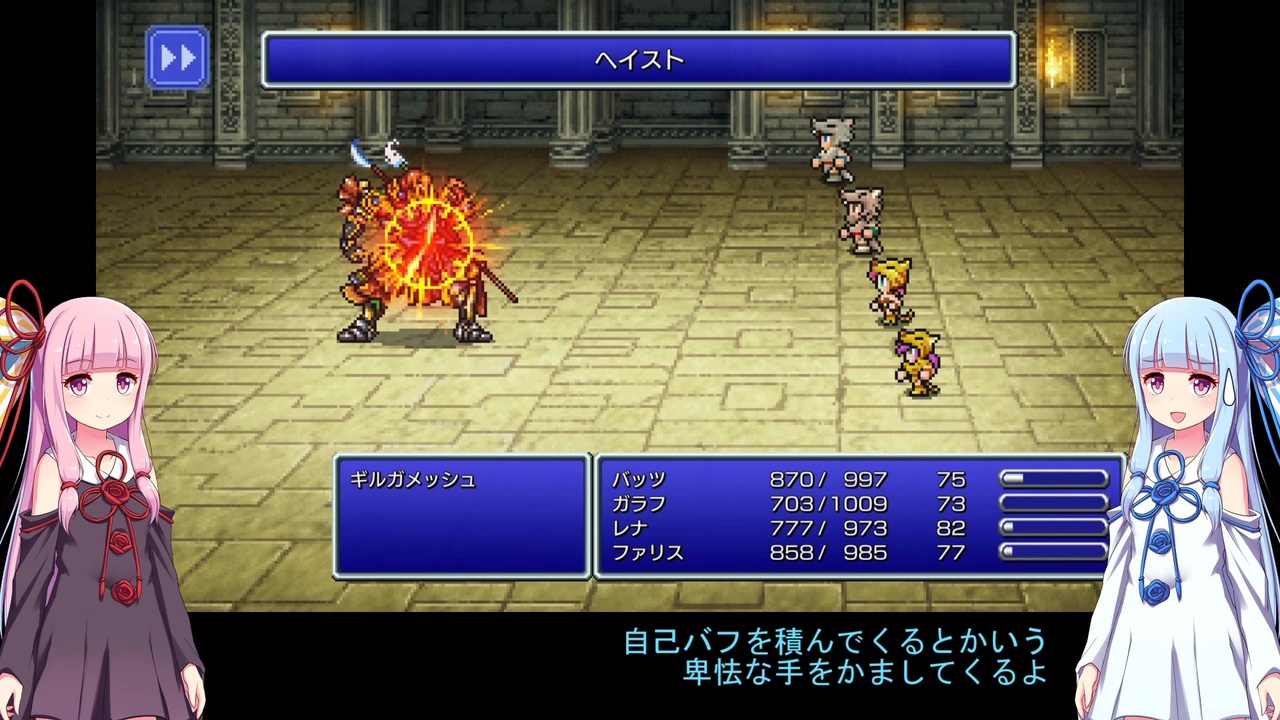Click the ヘイスト battle message banner
This screenshot has width=1280, height=720.
coord(639,61)
